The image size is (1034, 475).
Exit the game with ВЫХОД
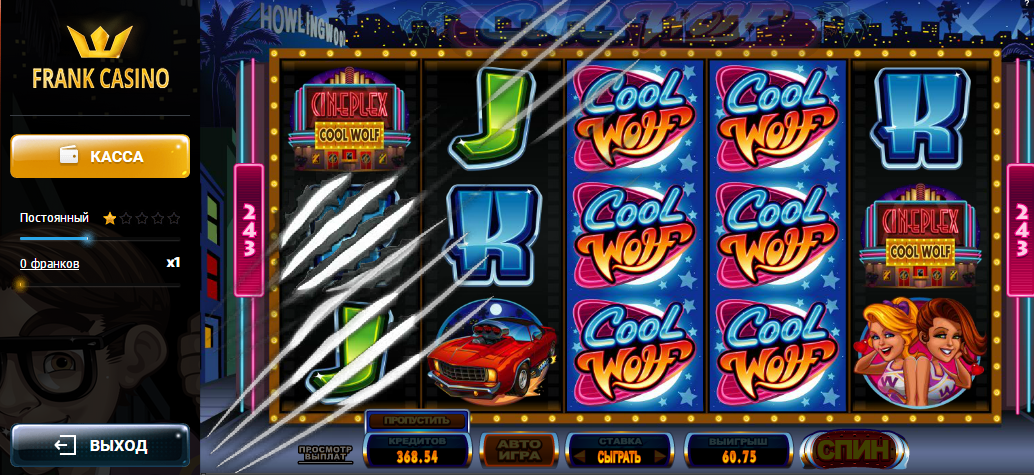click(100, 445)
